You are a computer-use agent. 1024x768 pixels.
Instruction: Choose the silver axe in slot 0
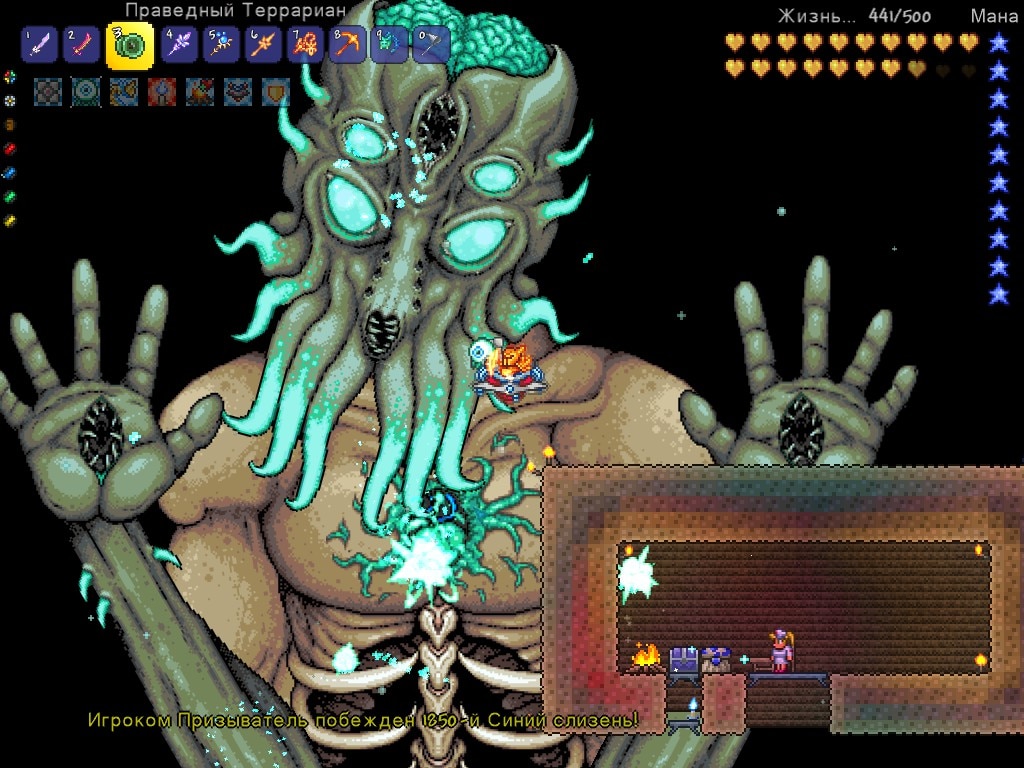431,45
